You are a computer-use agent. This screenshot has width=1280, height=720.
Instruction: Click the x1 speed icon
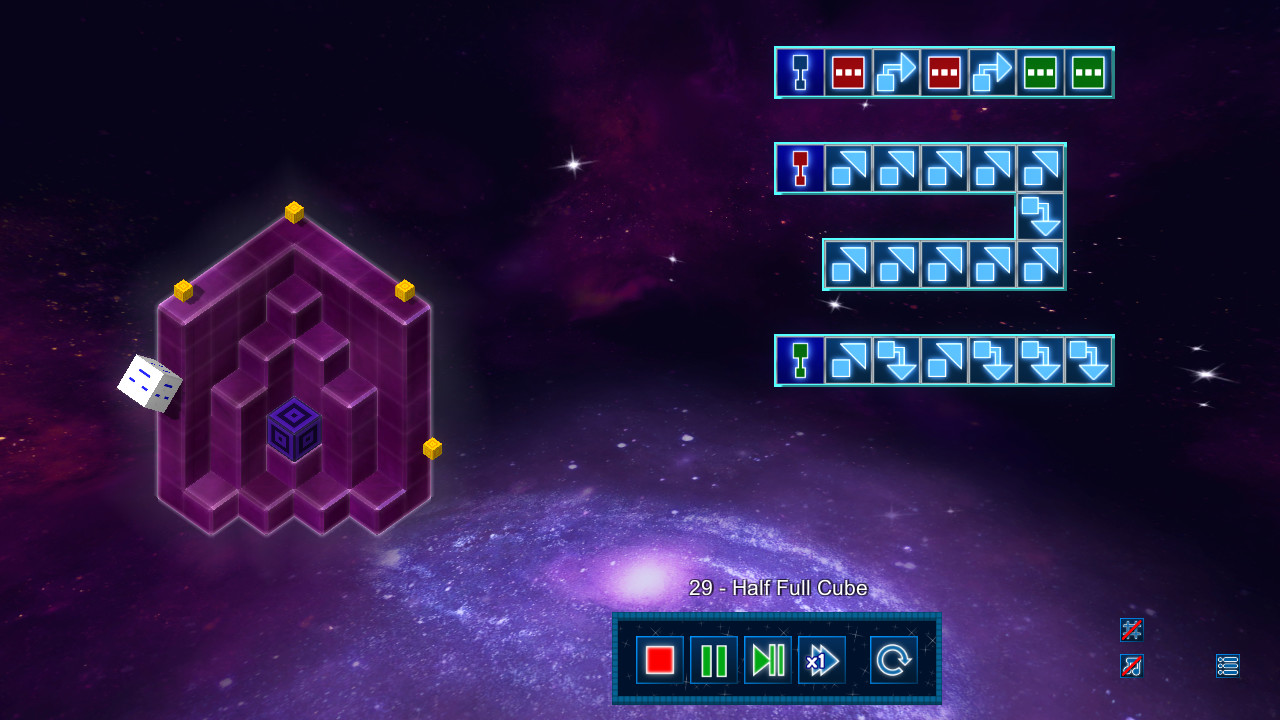click(821, 659)
